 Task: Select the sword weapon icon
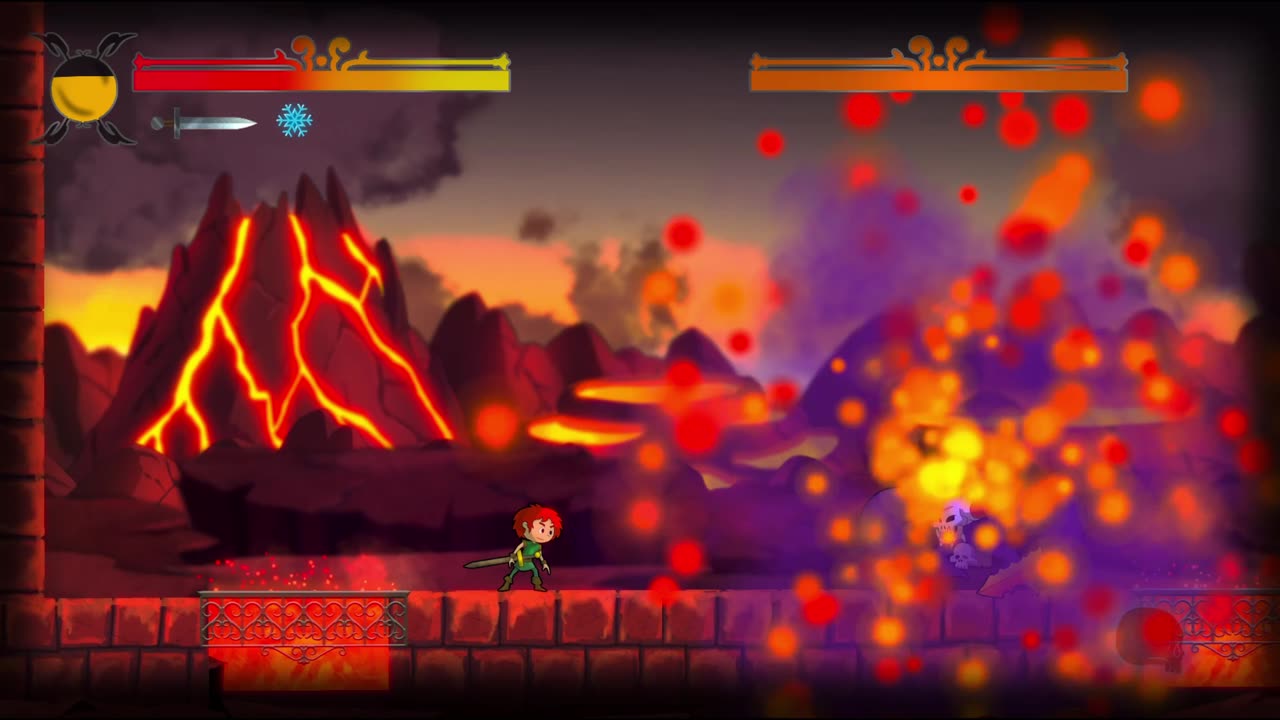[x=203, y=122]
